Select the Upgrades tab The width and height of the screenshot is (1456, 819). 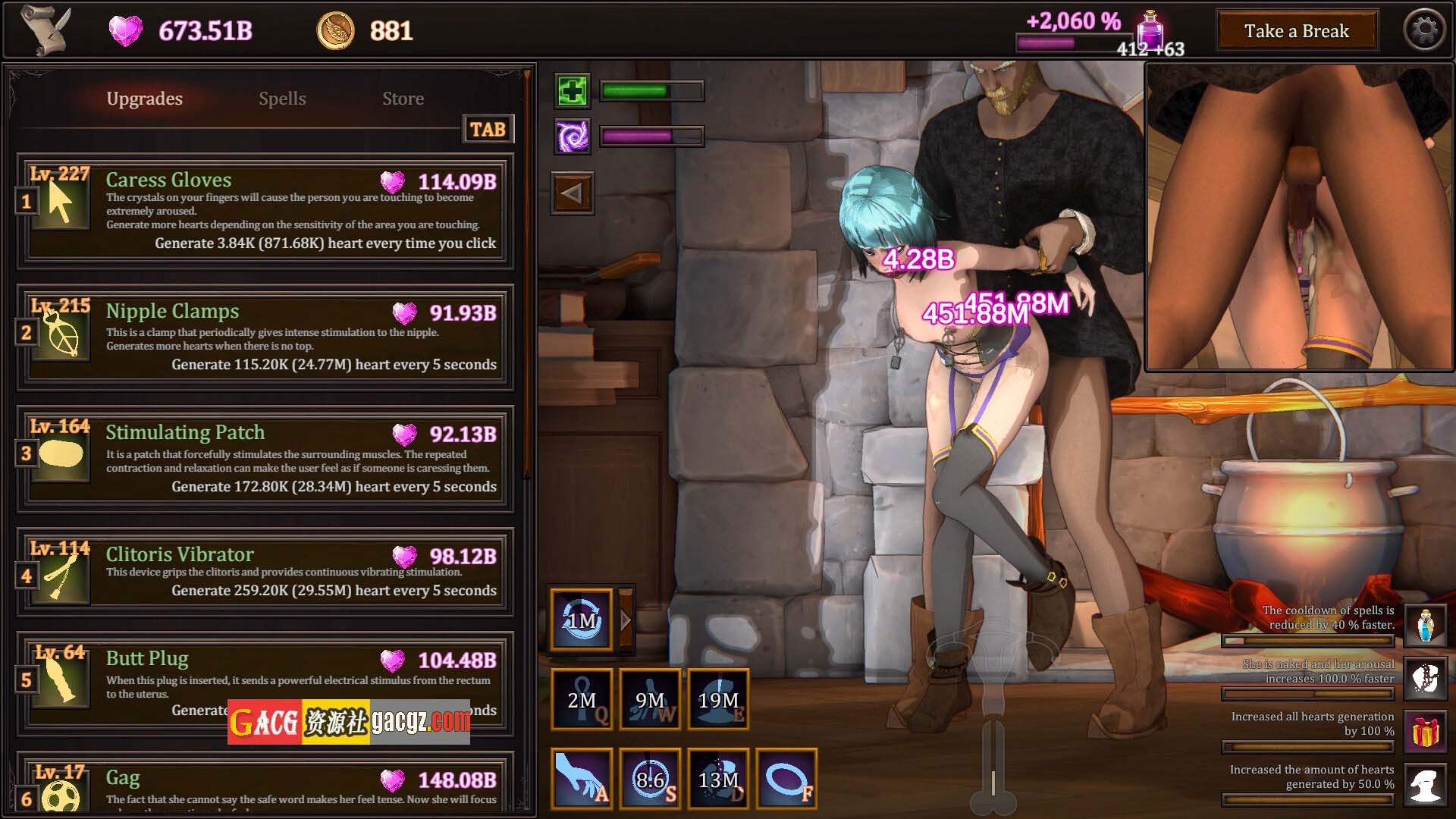pos(144,99)
